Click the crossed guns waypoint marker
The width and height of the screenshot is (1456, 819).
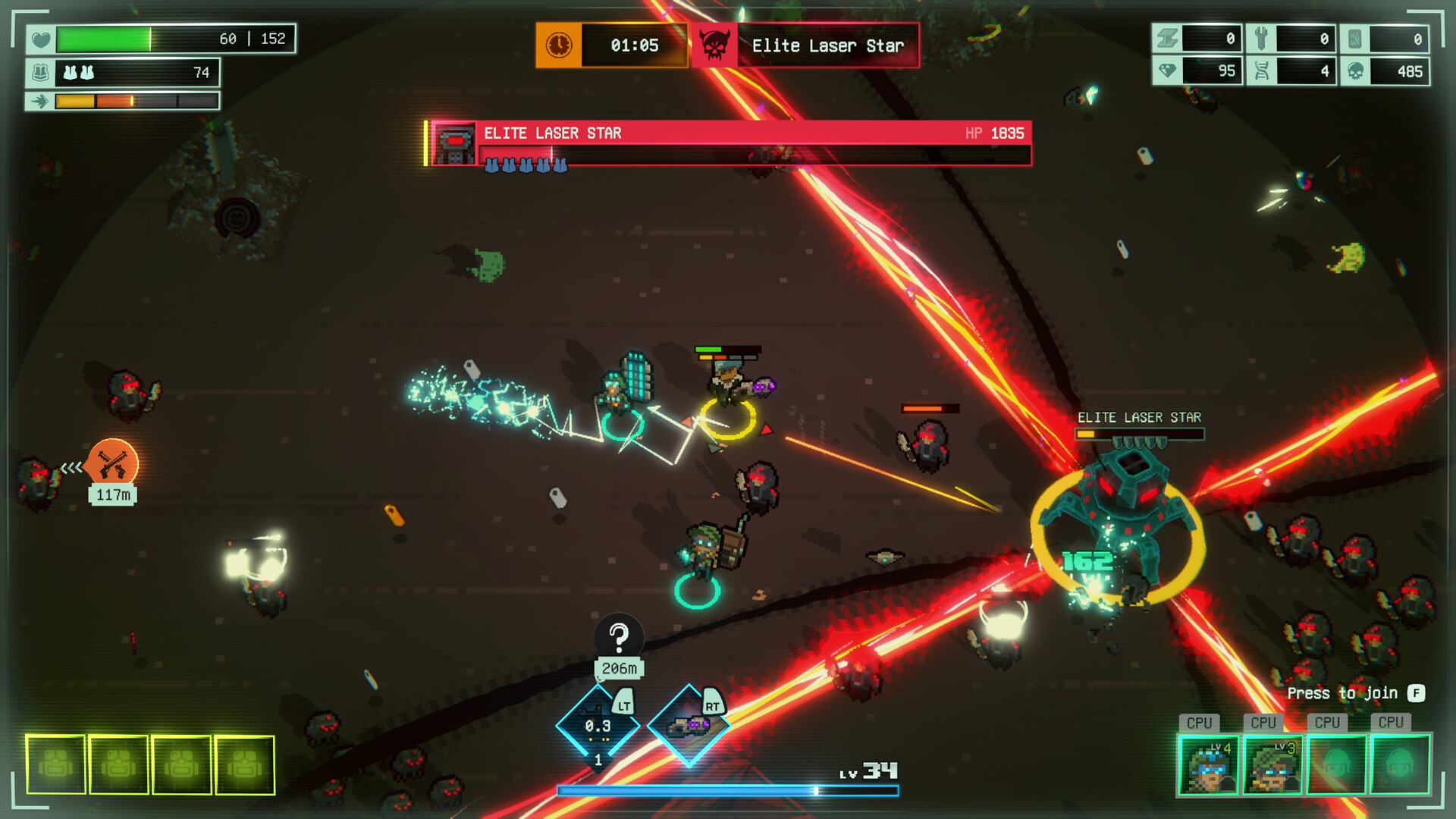[113, 464]
